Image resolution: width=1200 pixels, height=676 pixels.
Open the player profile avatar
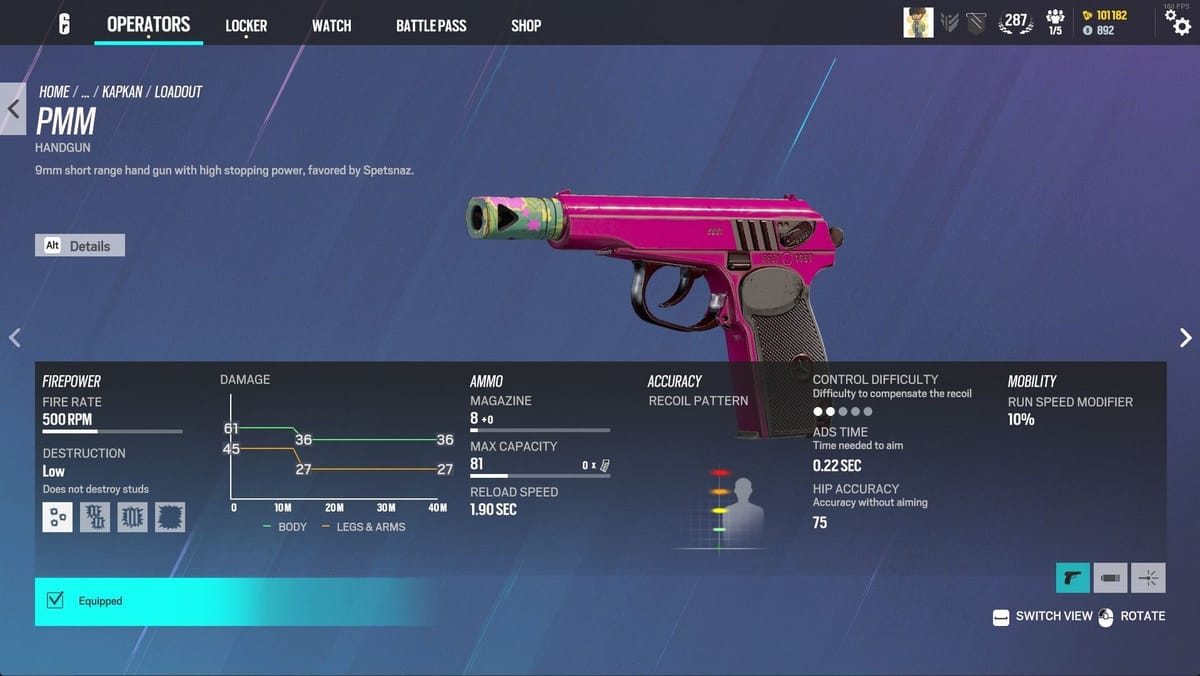[x=918, y=22]
